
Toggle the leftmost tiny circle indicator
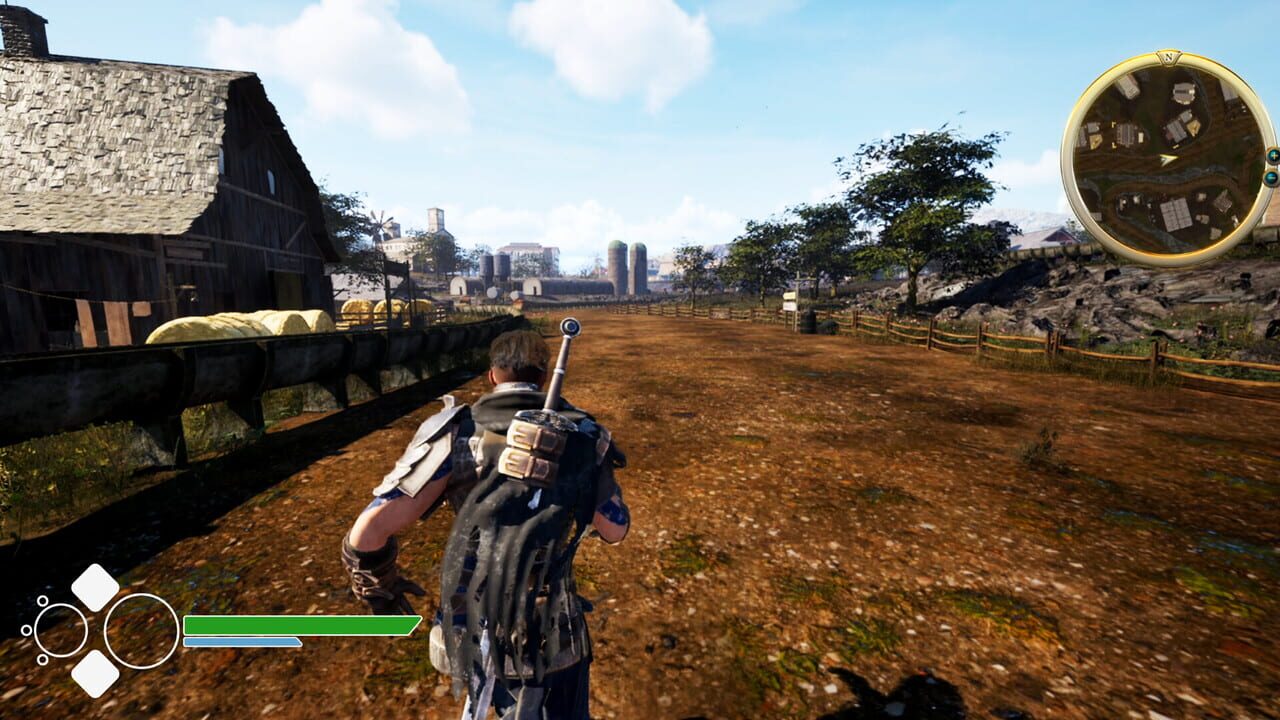(x=25, y=630)
